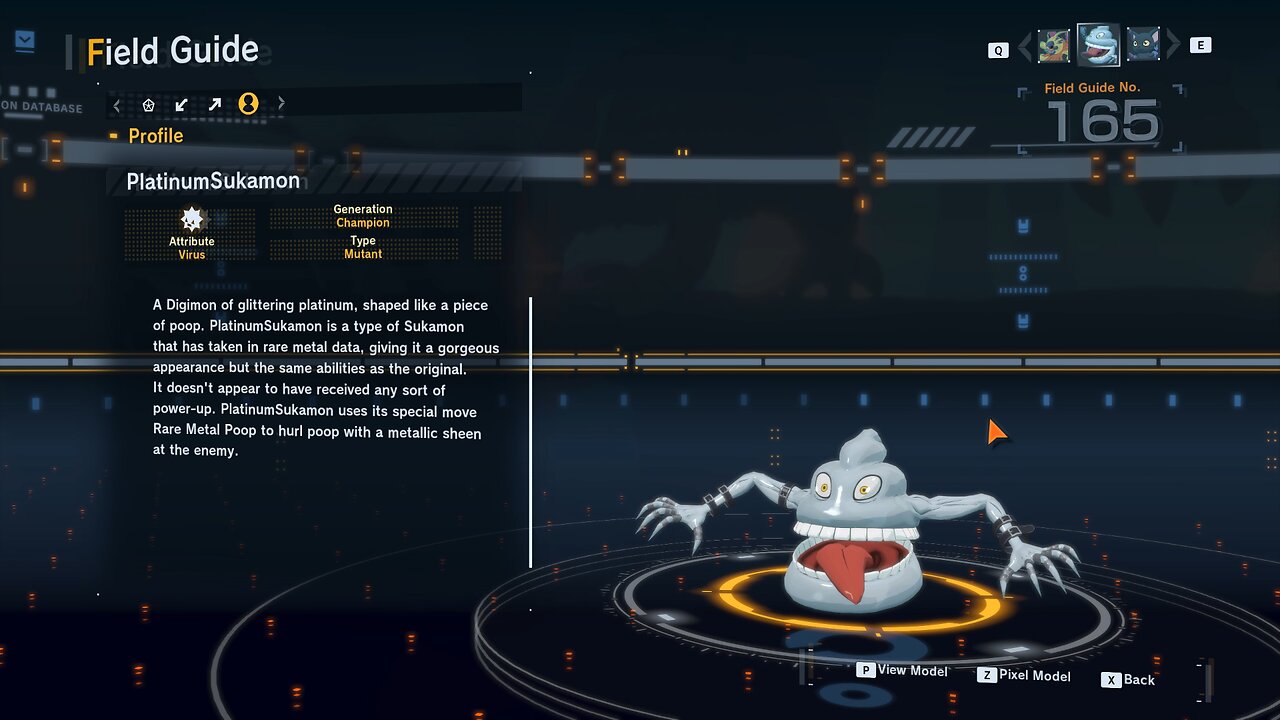Choose the dark cat Digimon portrait thumbnail
Screen dimensions: 1280x720
pyautogui.click(x=1143, y=45)
